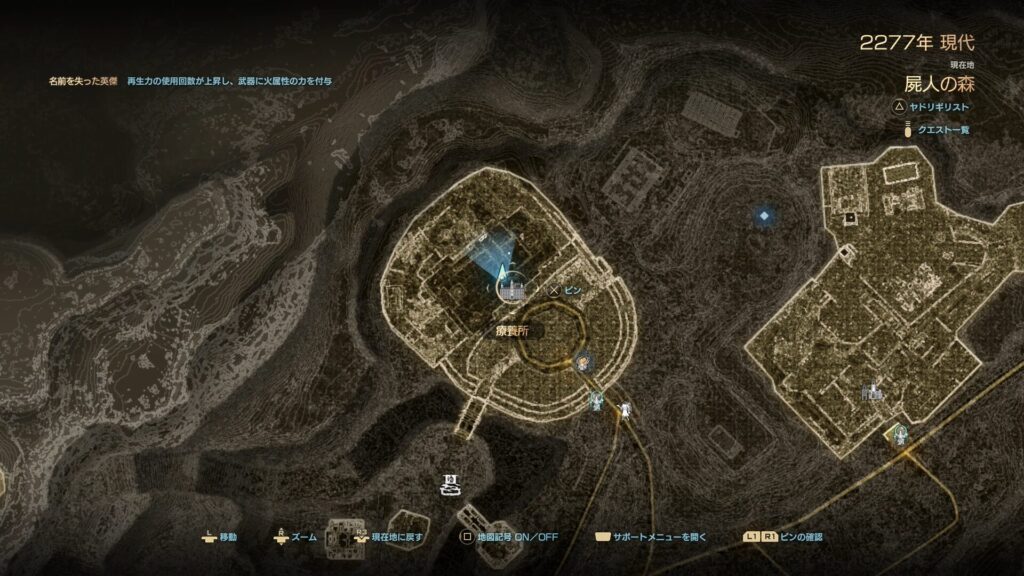Click the character portrait marker below the sanatorium
The image size is (1024, 576).
(x=584, y=362)
